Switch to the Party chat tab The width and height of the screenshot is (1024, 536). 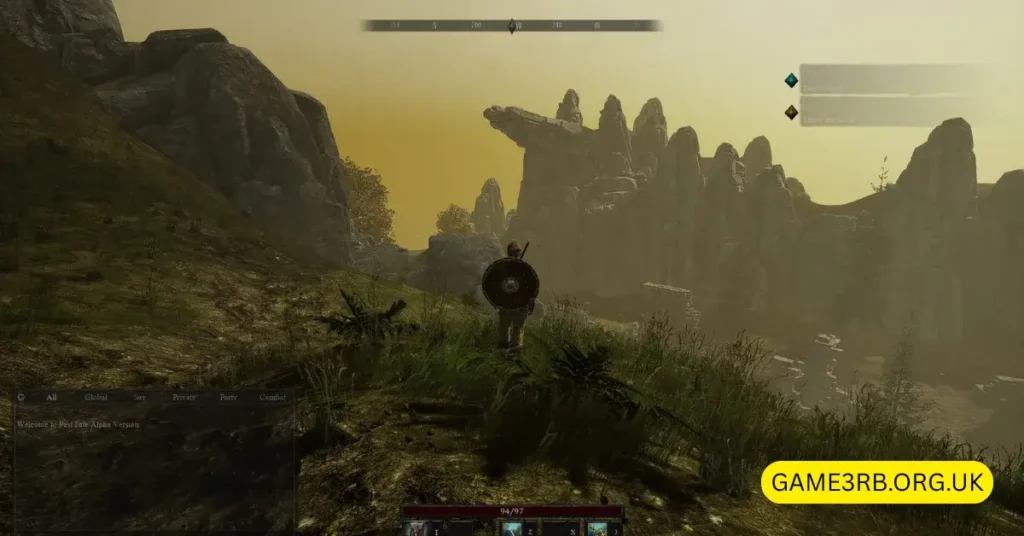coord(228,397)
